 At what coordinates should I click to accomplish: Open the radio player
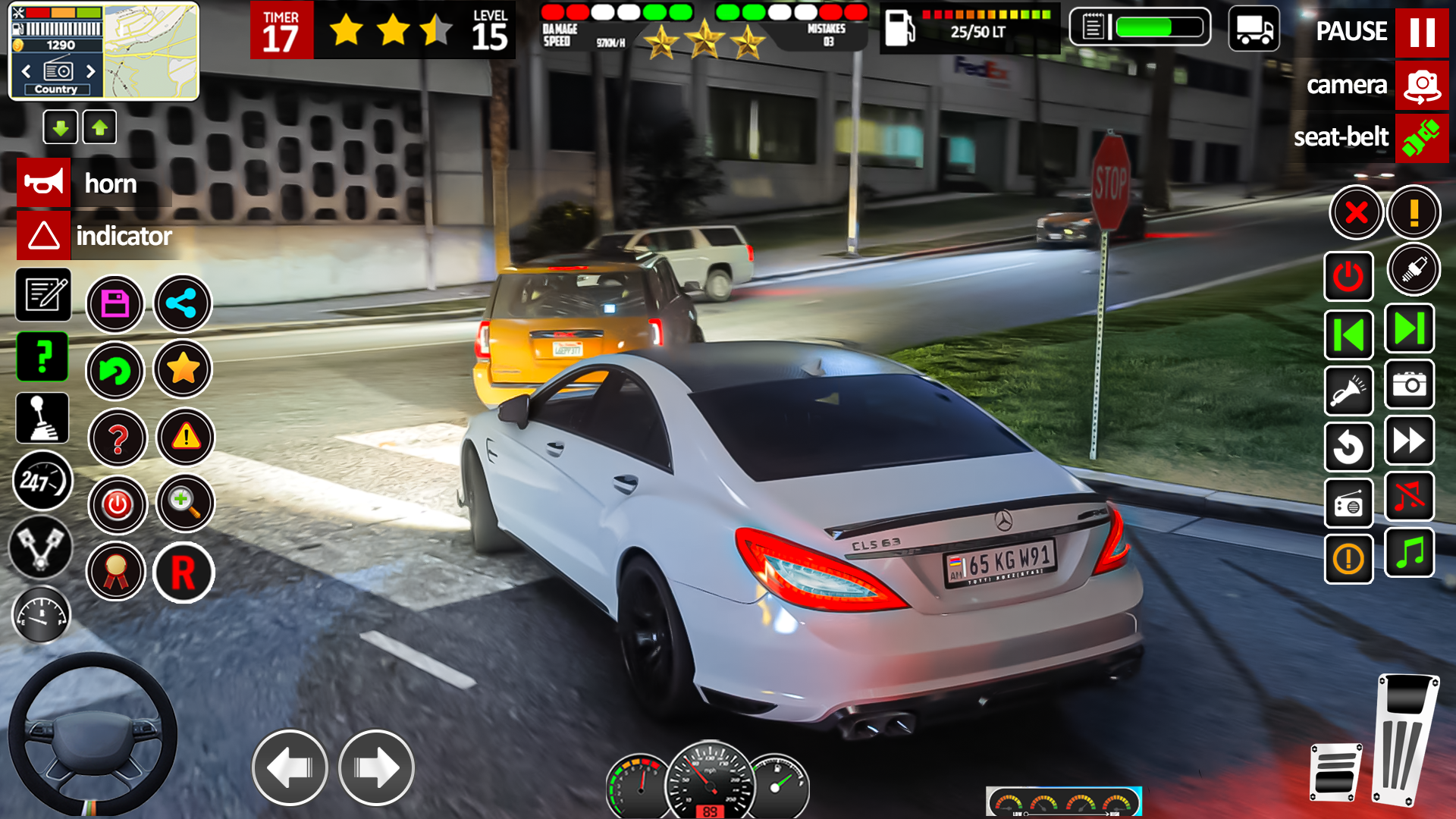point(1349,504)
